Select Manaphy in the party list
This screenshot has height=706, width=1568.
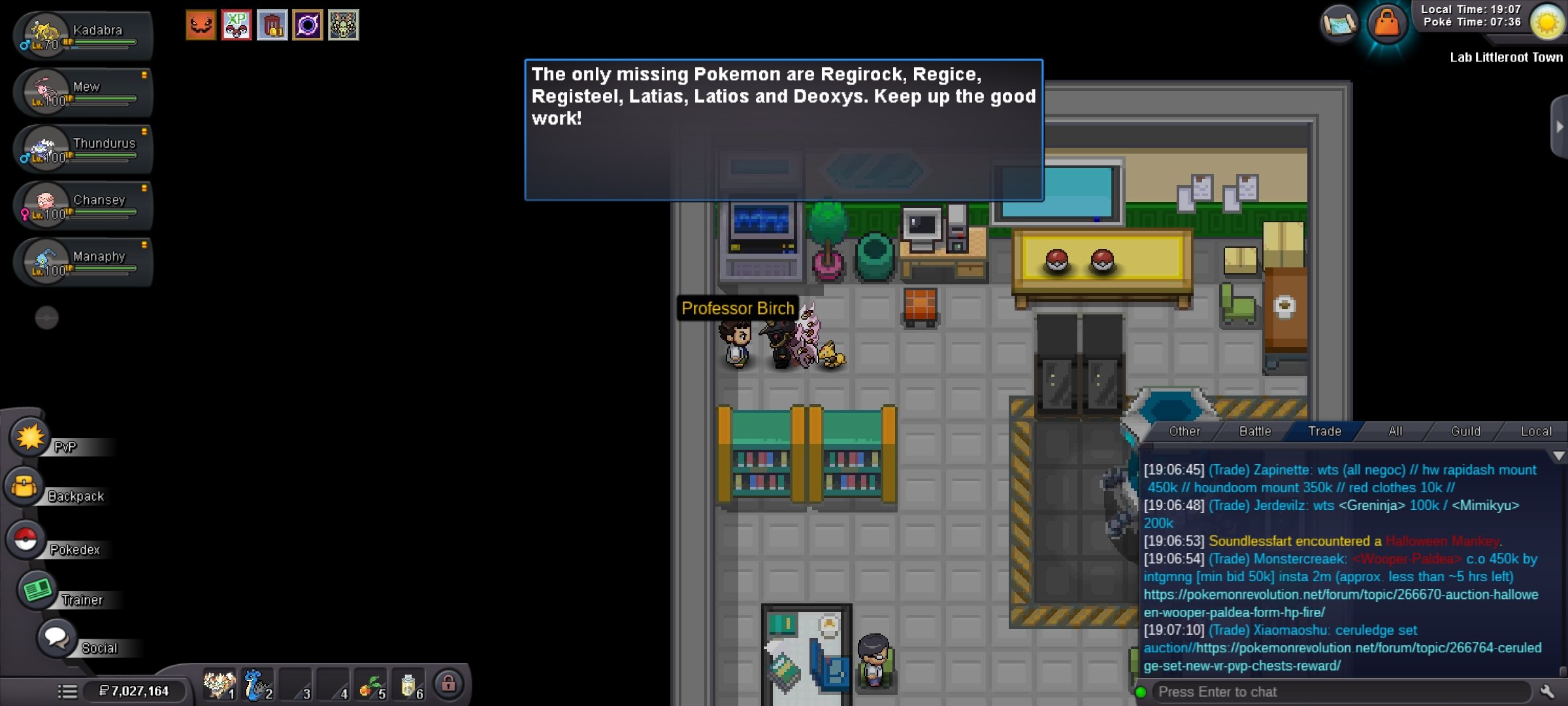click(x=82, y=263)
